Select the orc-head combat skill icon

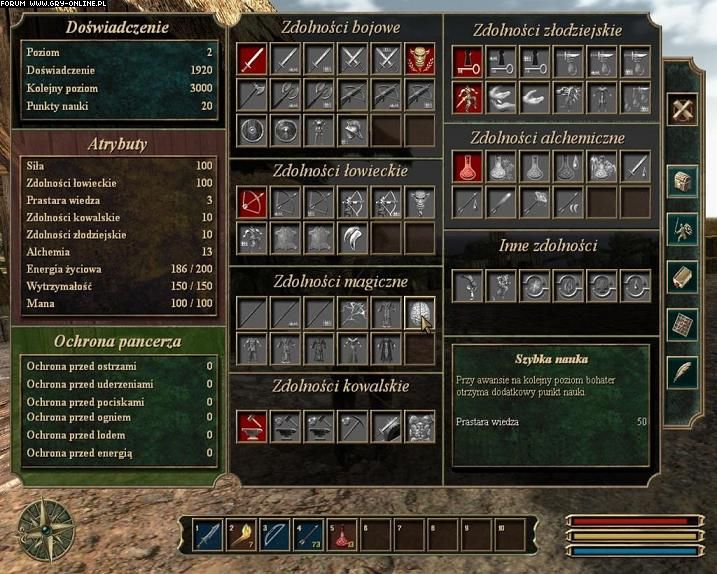pos(419,60)
